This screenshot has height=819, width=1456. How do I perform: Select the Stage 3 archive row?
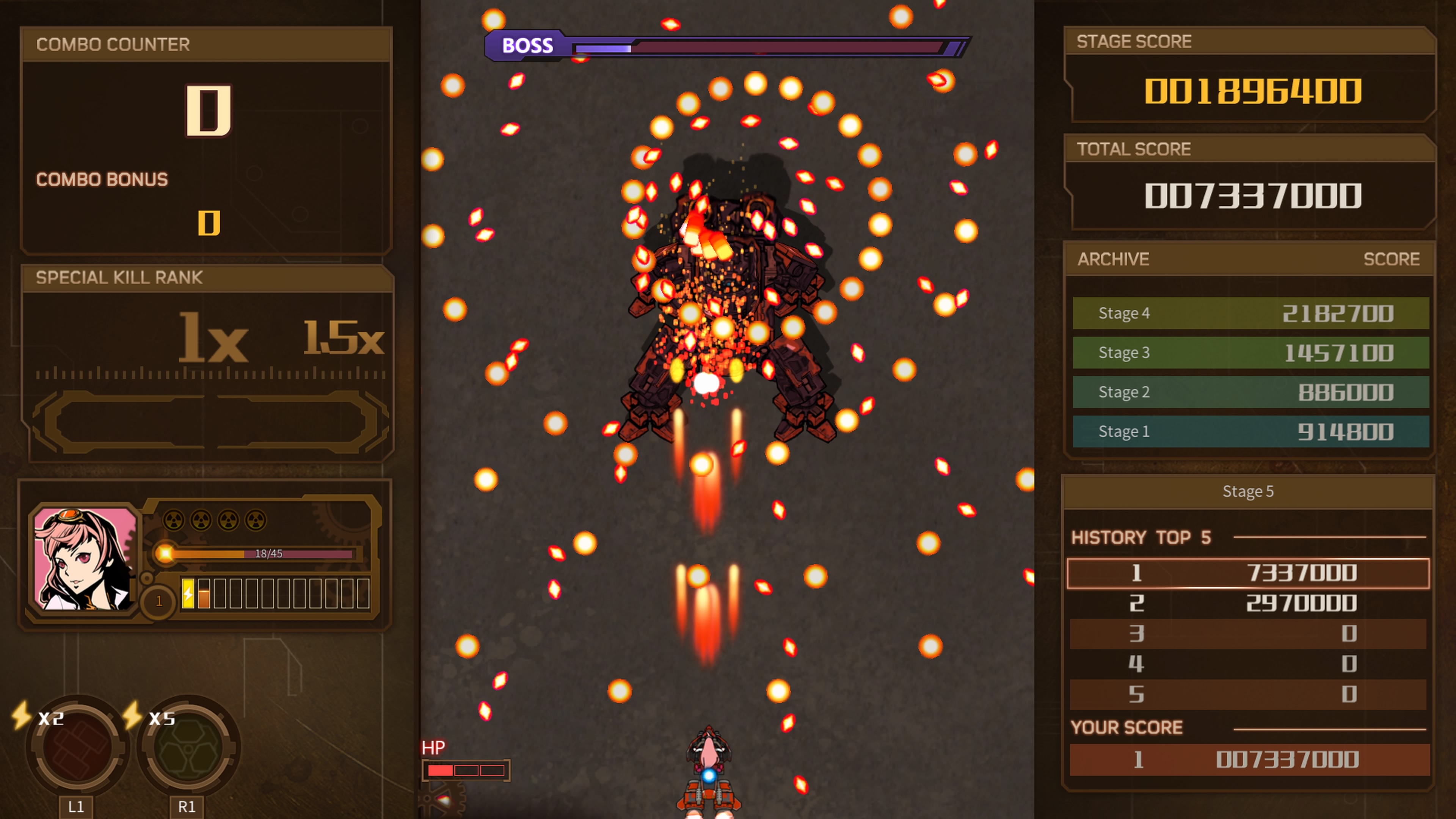pyautogui.click(x=1250, y=353)
